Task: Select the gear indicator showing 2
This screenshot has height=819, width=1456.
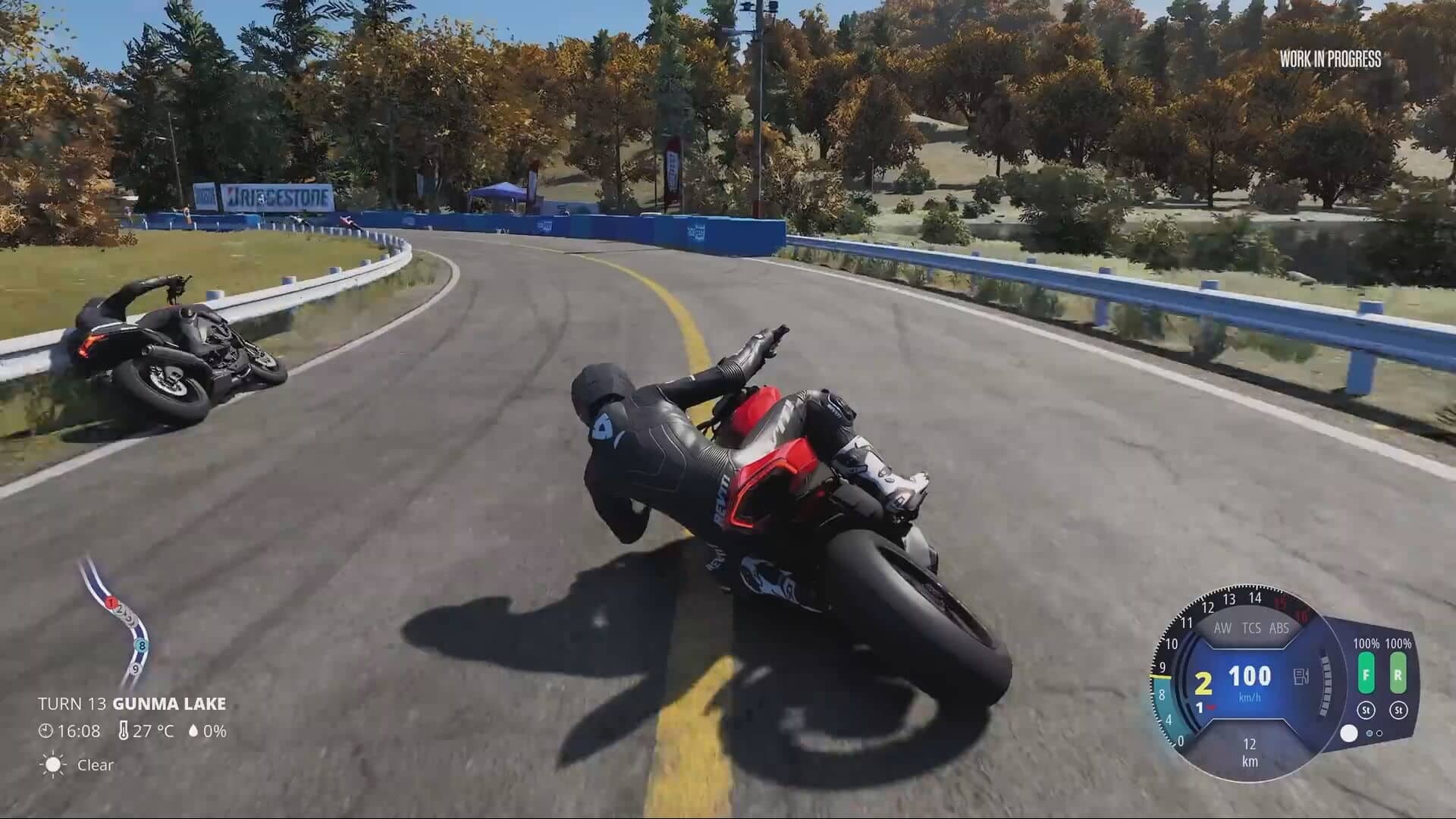Action: [x=1203, y=682]
